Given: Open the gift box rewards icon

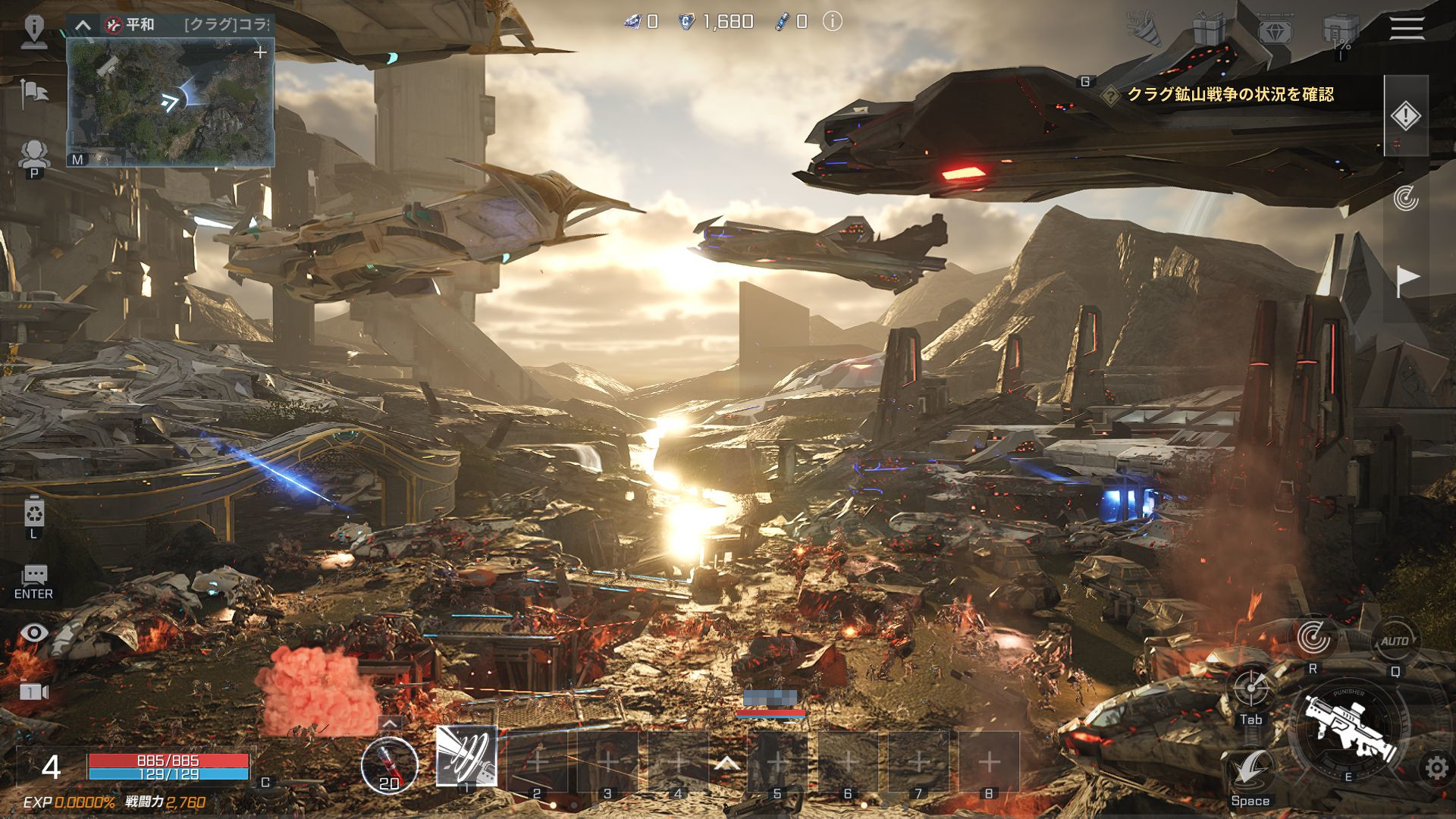Looking at the screenshot, I should coord(1210,30).
